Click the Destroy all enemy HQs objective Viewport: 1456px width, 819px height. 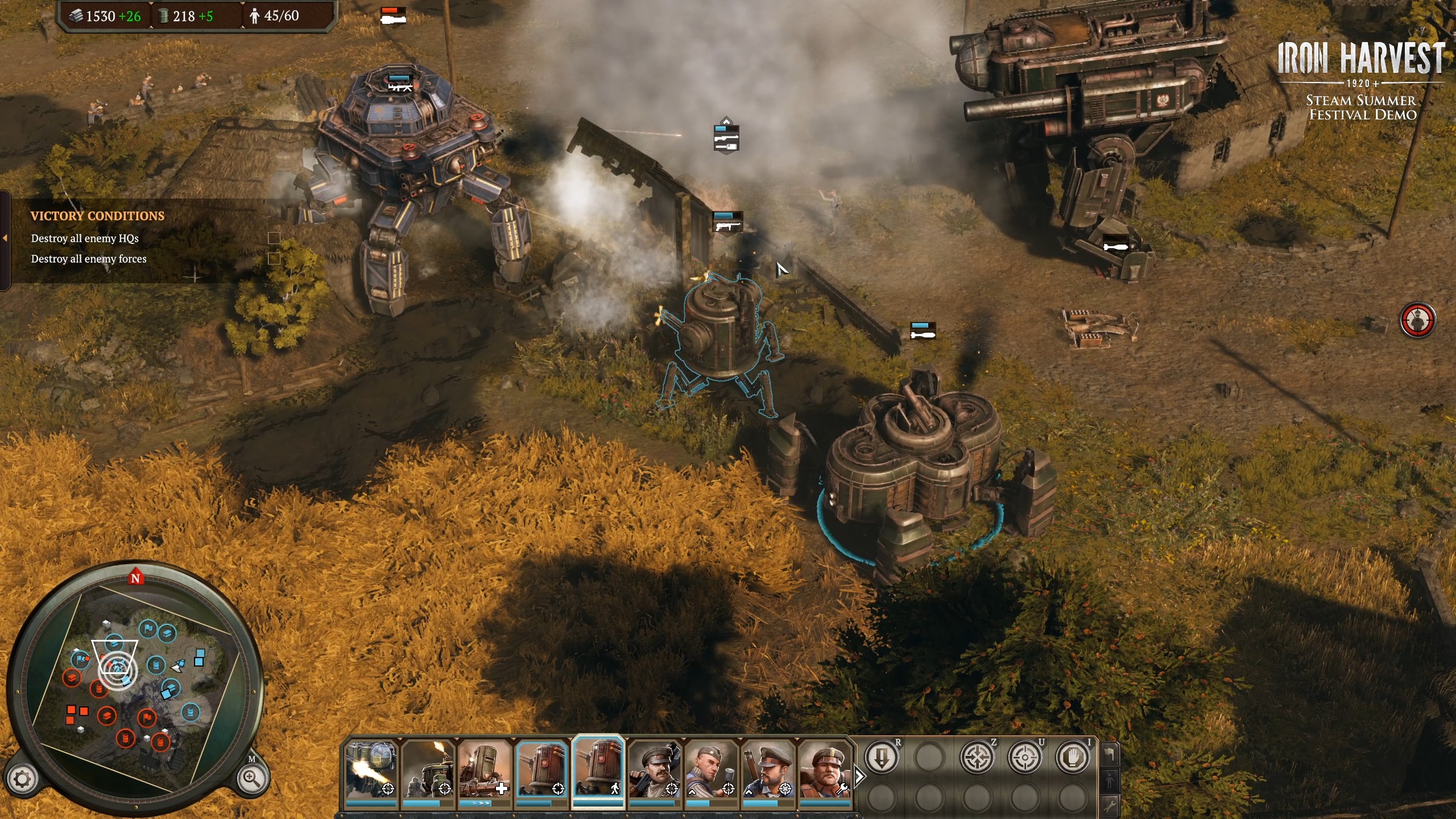point(85,239)
